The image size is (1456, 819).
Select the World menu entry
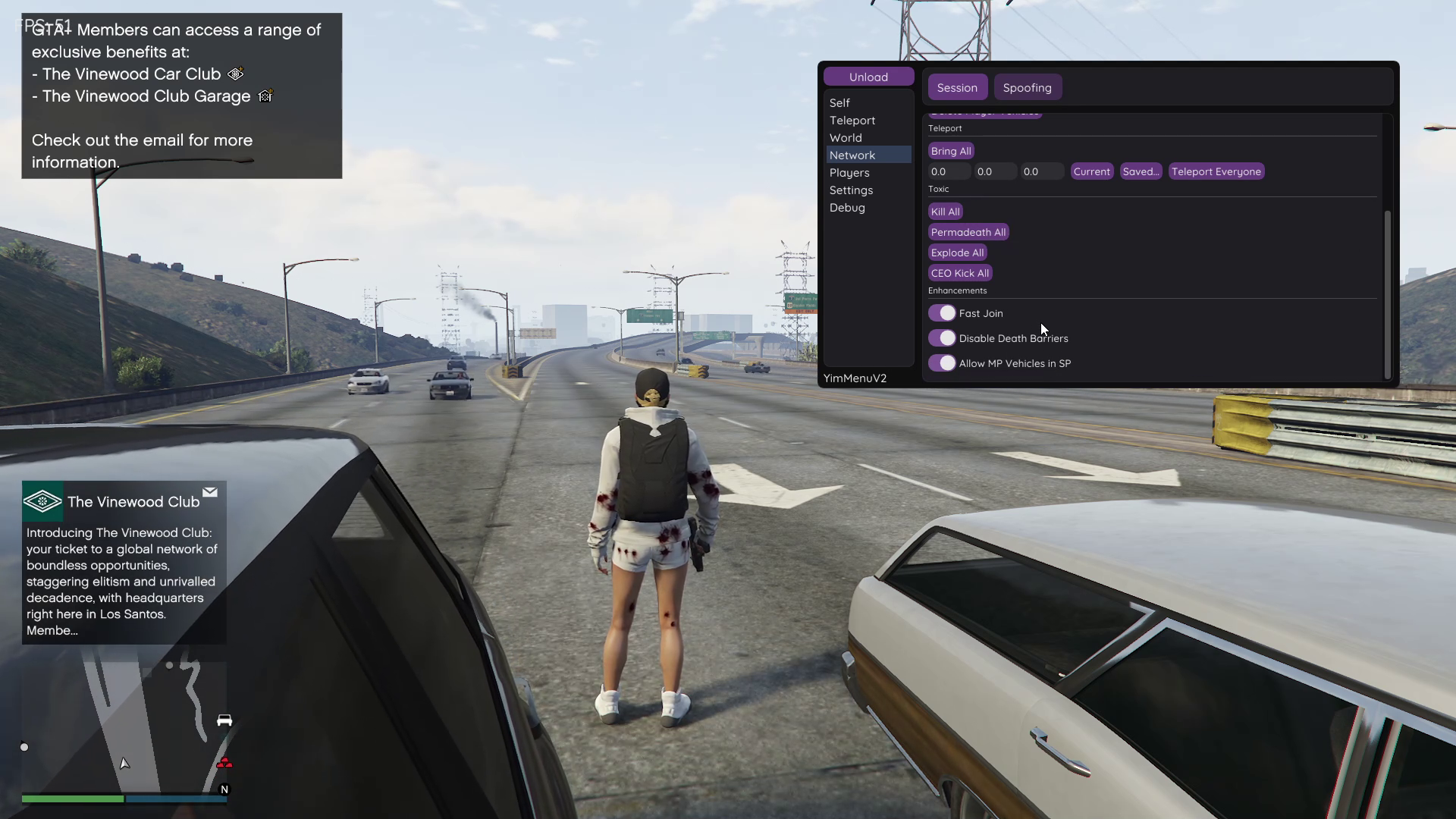coord(846,138)
